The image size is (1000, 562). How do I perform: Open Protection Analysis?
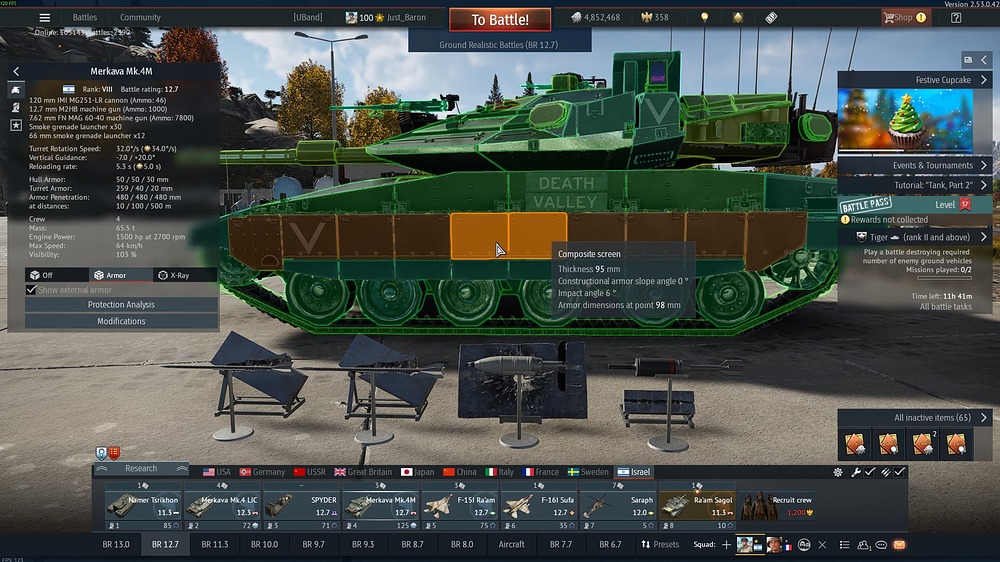tap(121, 305)
